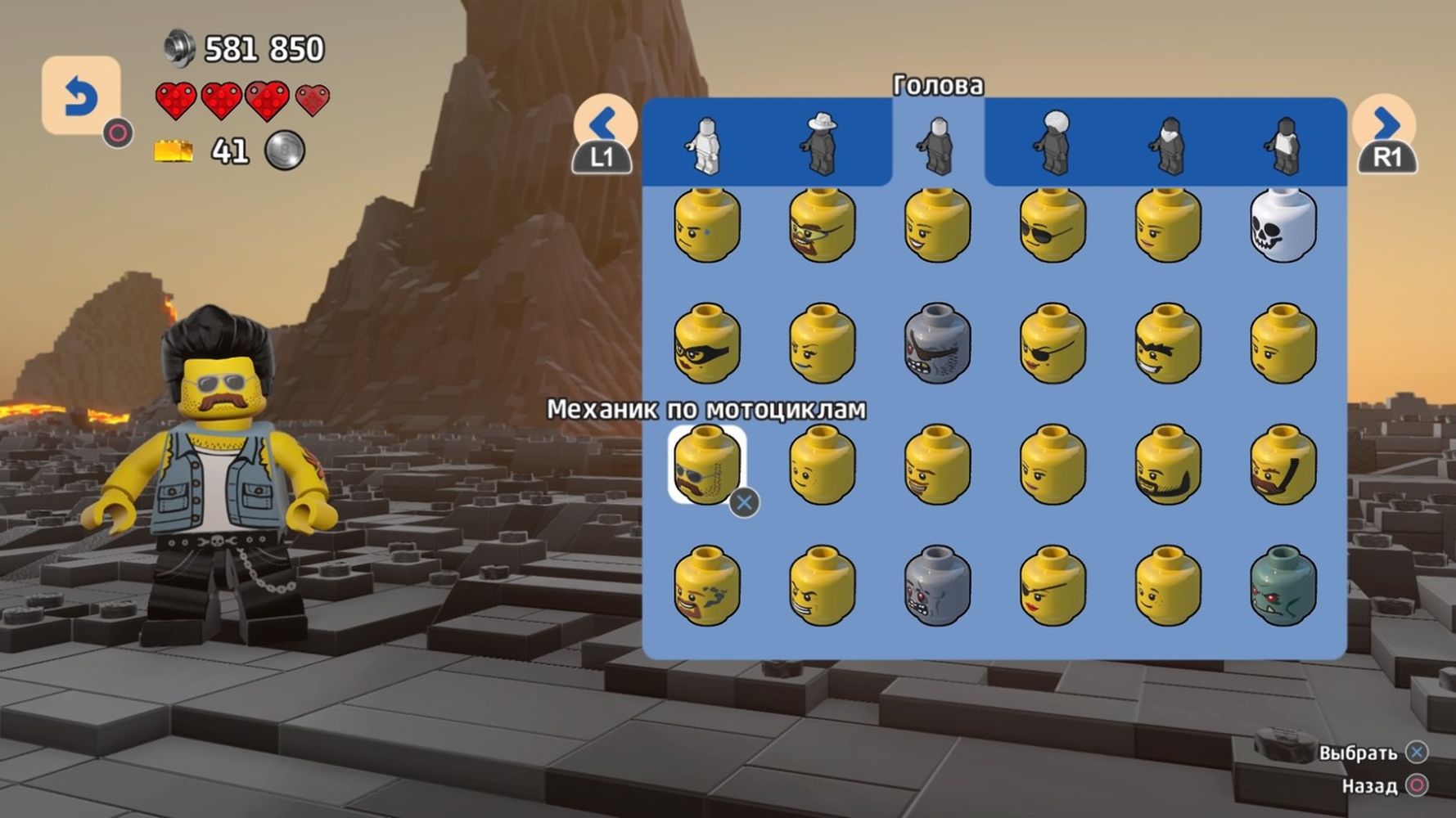
Task: Choose the head with thick black eyebrows
Action: pyautogui.click(x=1168, y=344)
